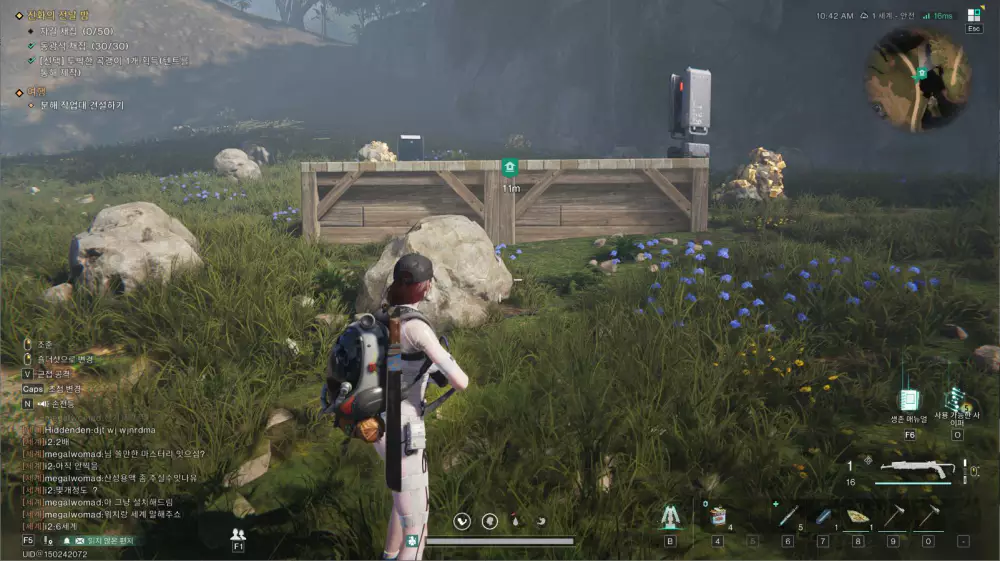
Task: Click the circular minimap
Action: [x=918, y=78]
